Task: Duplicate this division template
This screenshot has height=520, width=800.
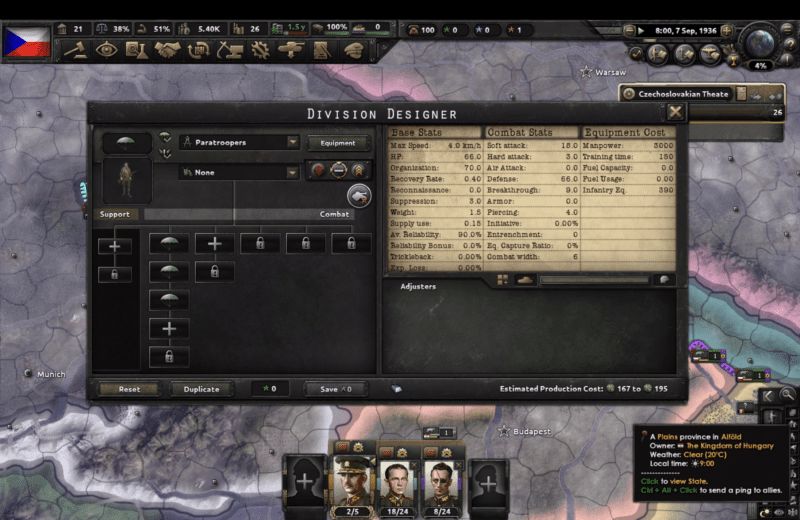Action: [202, 389]
